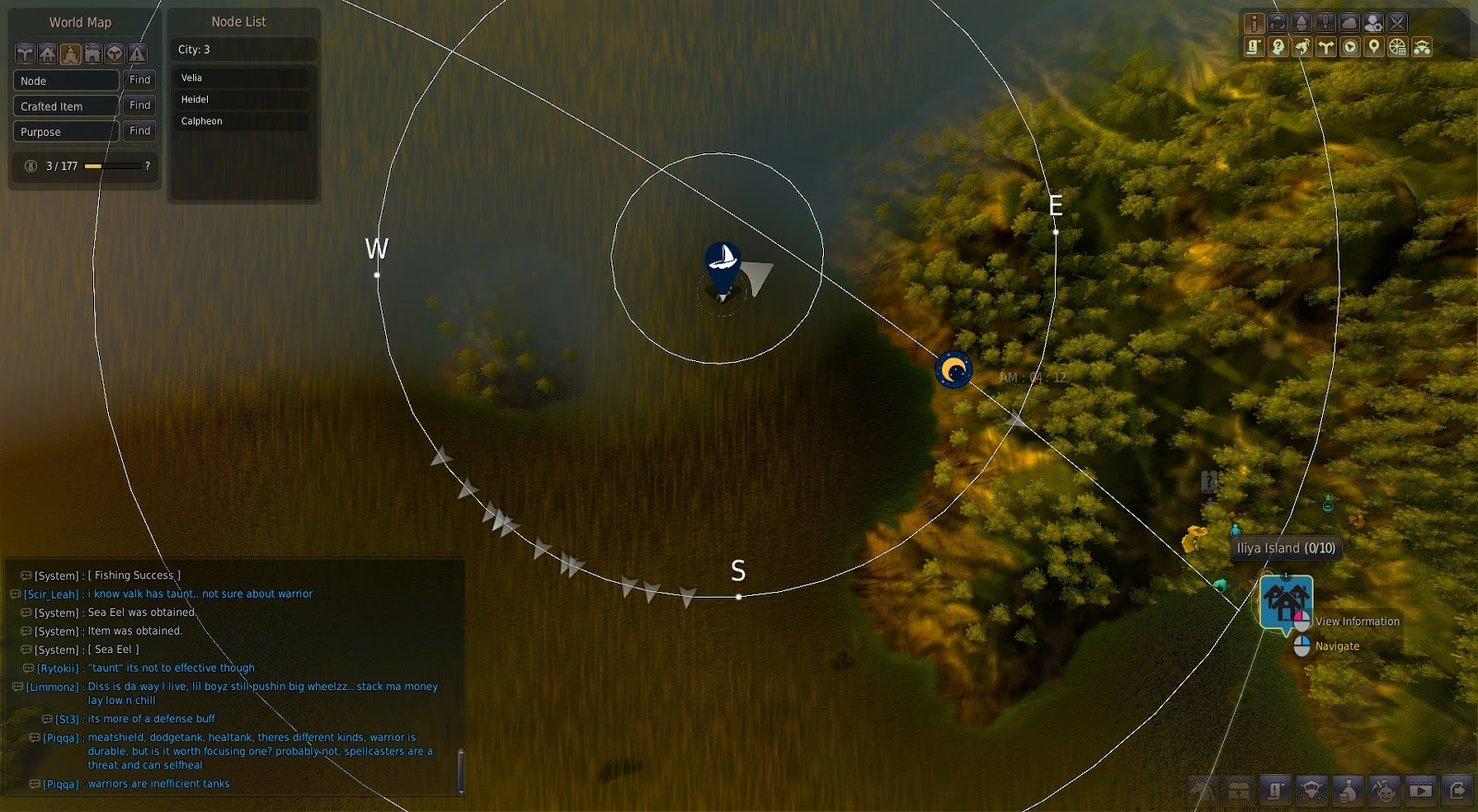
Task: Toggle the town house filter in World Map panel
Action: pyautogui.click(x=47, y=55)
